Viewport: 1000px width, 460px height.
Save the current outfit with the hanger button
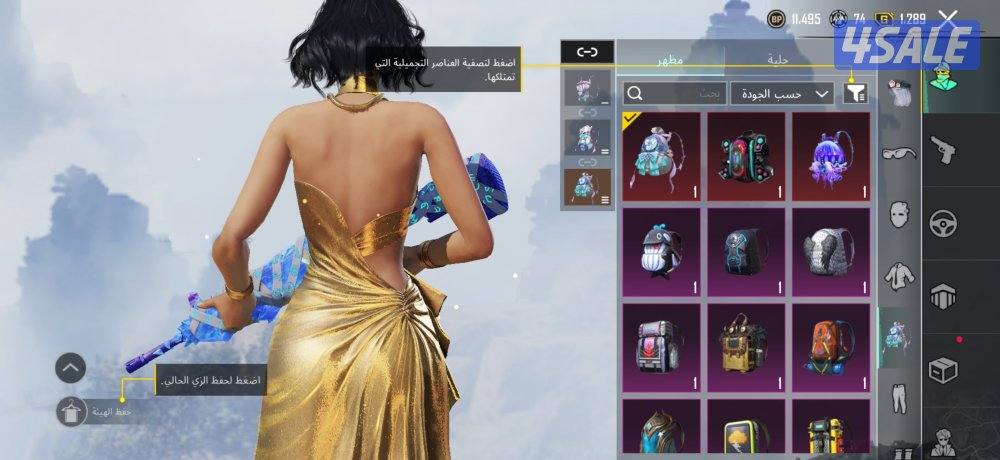point(72,412)
